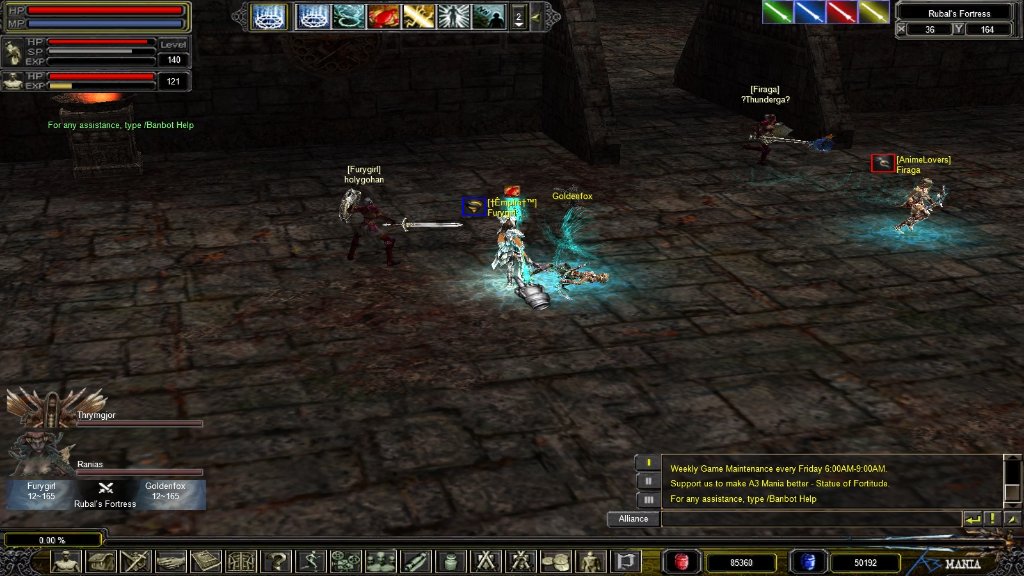
Task: Open the question mark help menu
Action: [275, 562]
